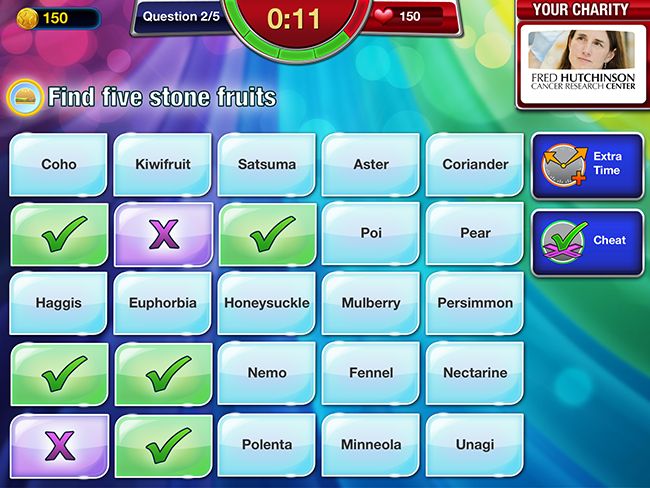This screenshot has height=488, width=650.
Task: Select the Coriander tile
Action: point(475,164)
